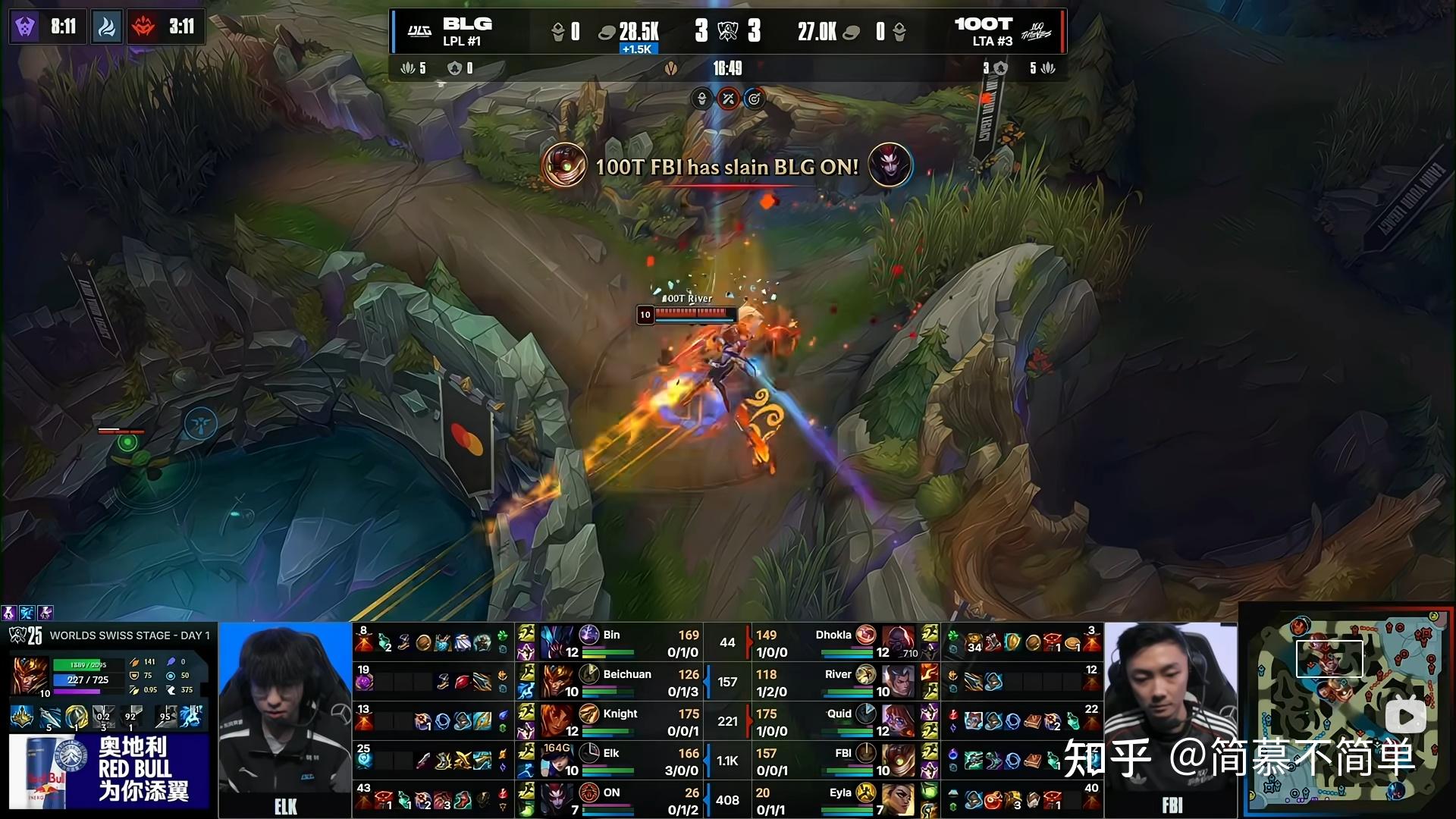Click the red dragon timer icon
Image resolution: width=1456 pixels, height=819 pixels.
(143, 27)
